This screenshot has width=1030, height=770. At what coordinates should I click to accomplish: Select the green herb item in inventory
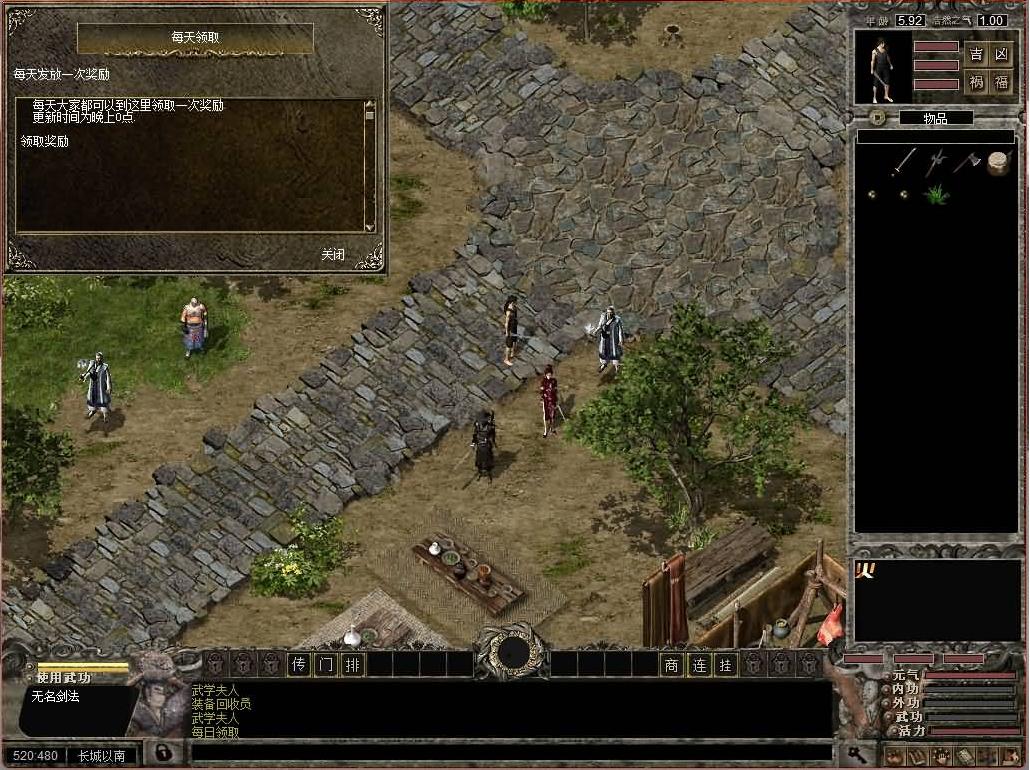936,194
